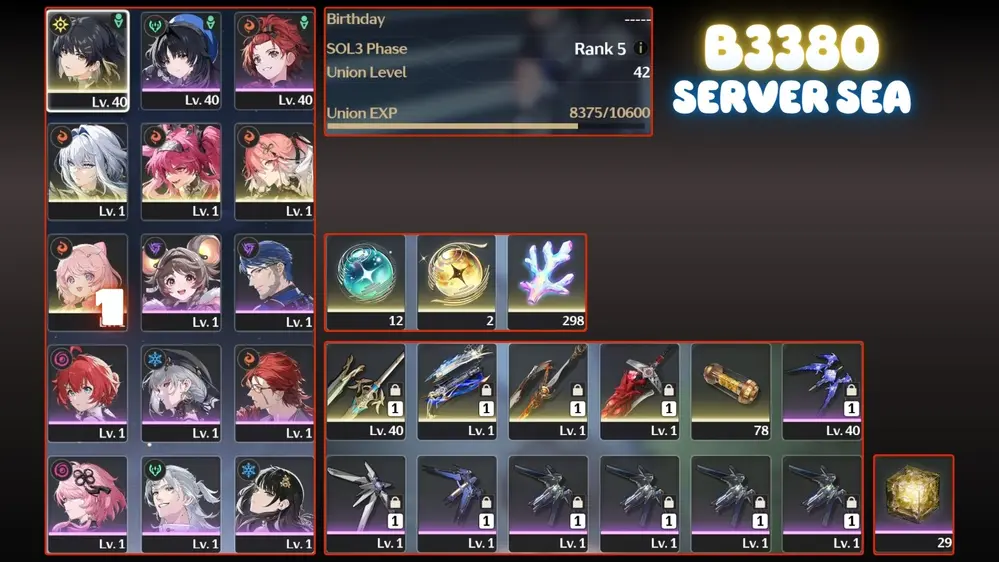Open the info icon beside Rank 5
This screenshot has height=562, width=999.
640,48
